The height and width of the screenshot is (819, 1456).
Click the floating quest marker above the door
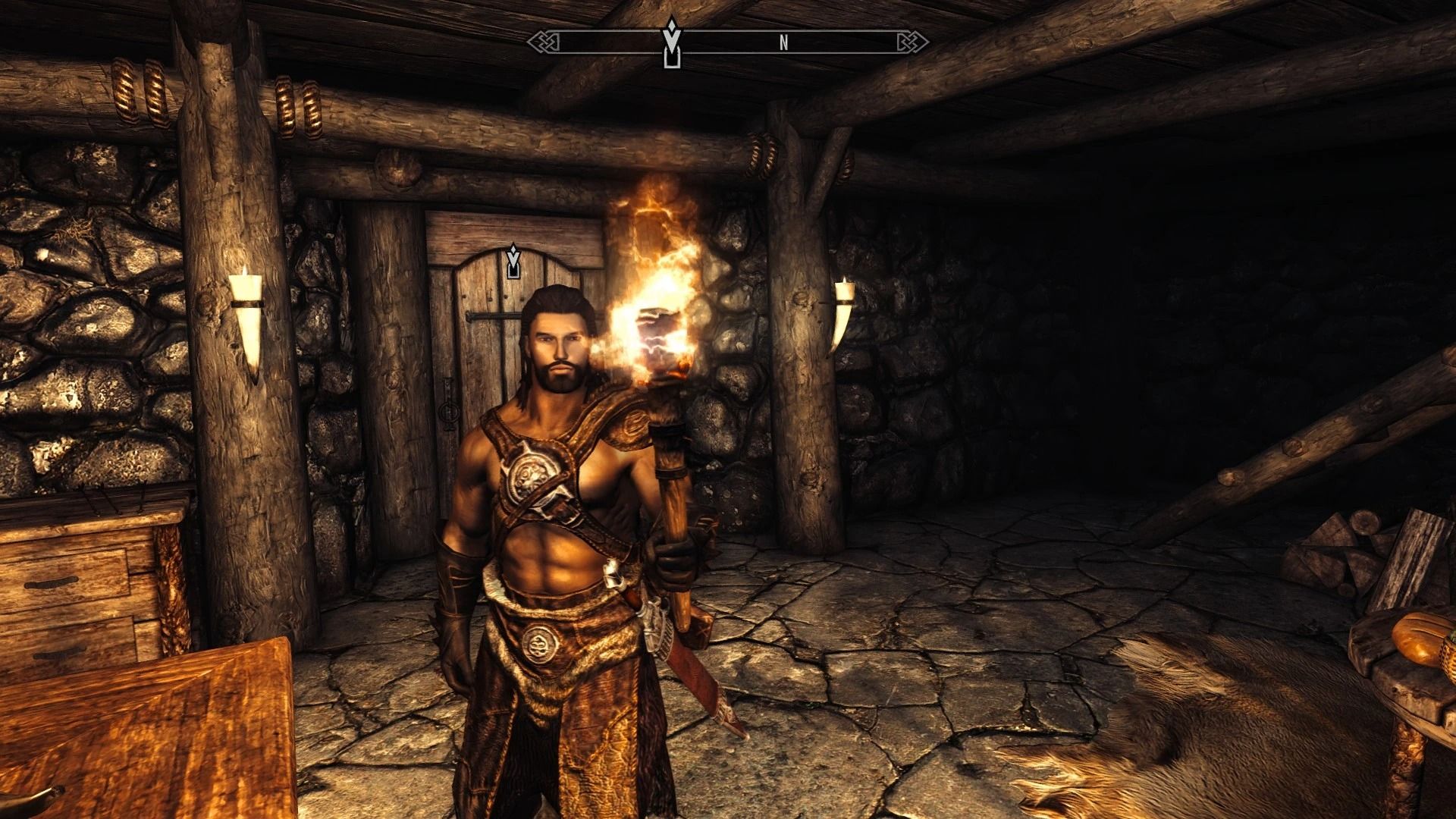coord(515,262)
